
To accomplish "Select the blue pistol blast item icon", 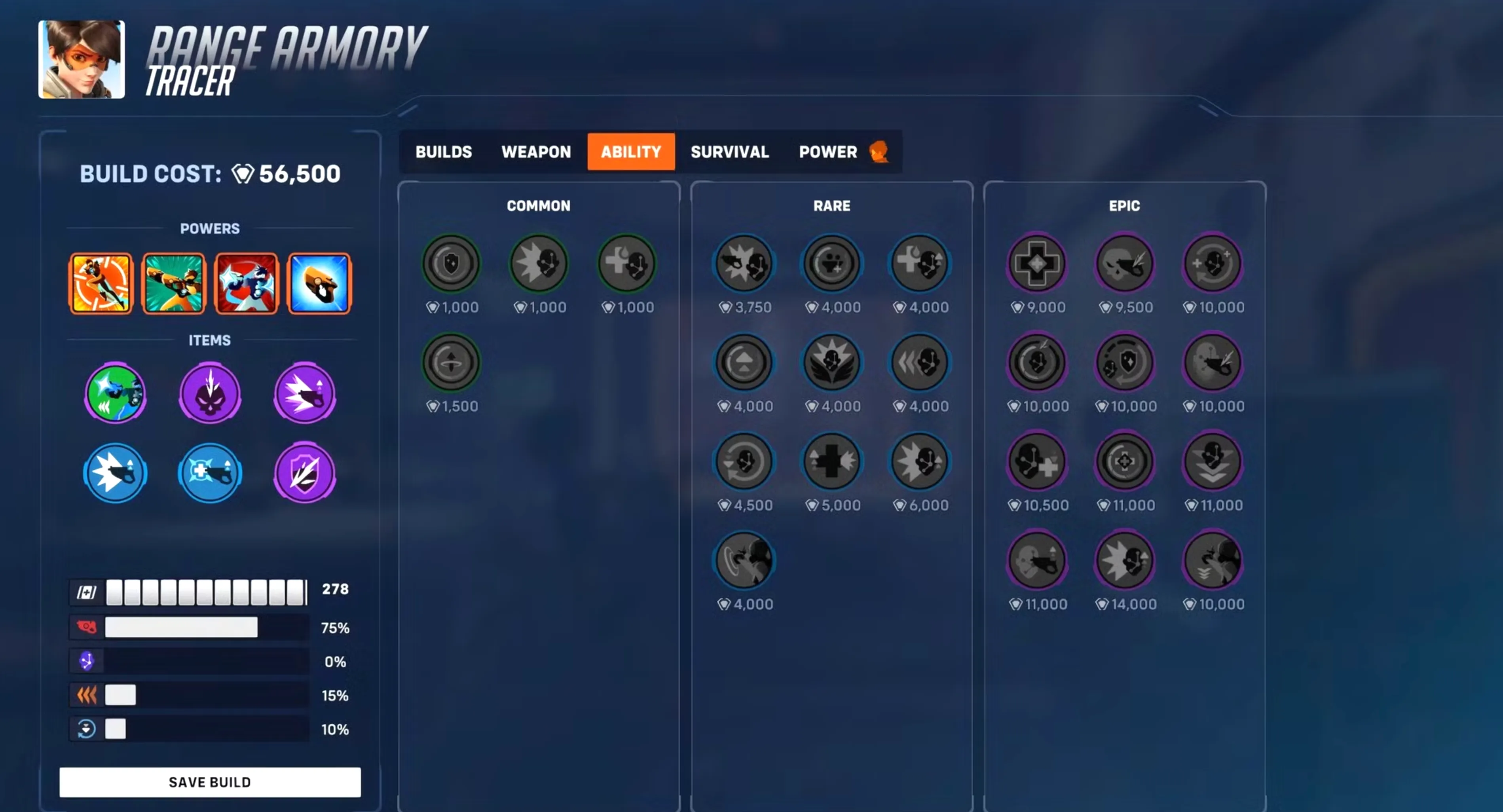I will [115, 473].
